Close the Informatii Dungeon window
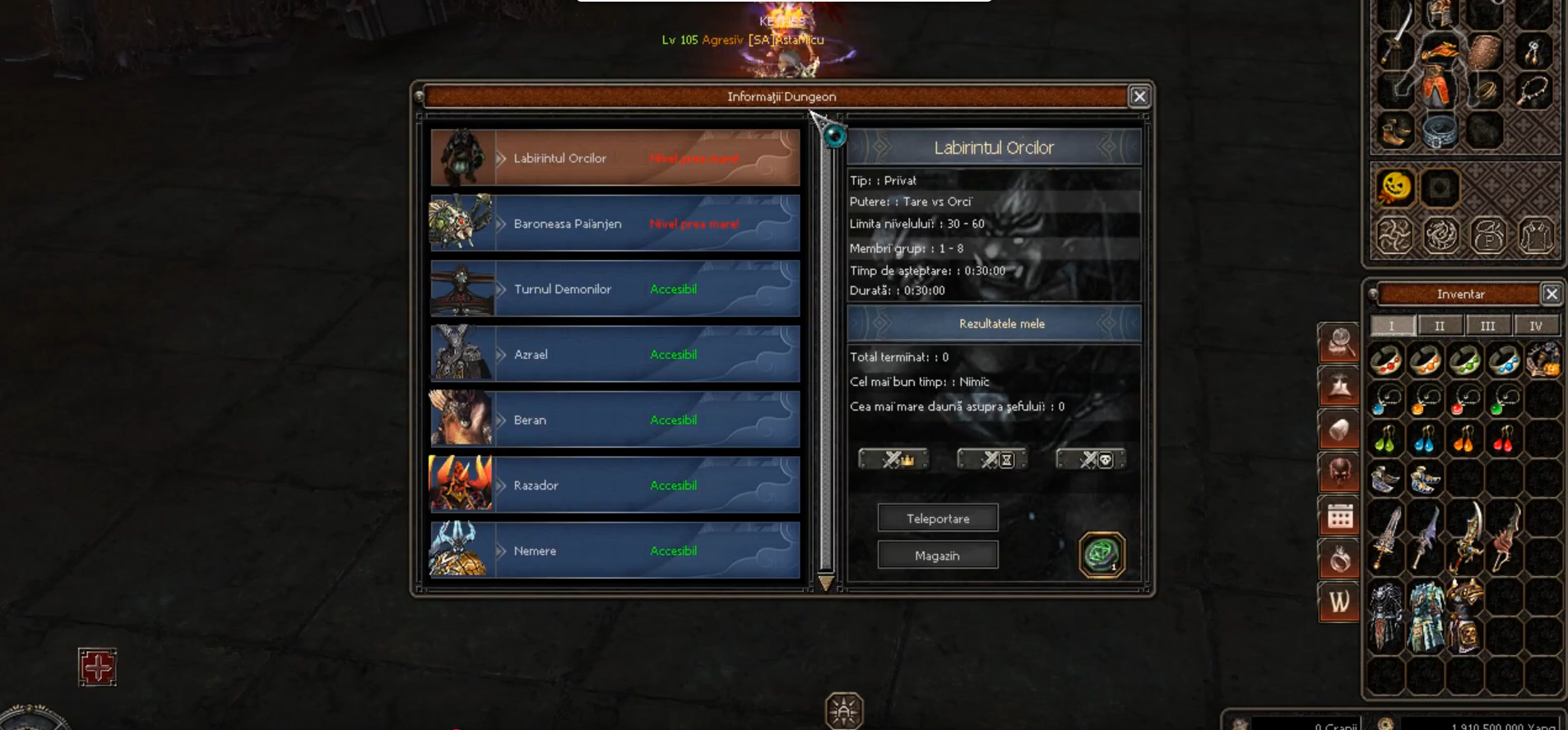1568x730 pixels. click(1139, 96)
